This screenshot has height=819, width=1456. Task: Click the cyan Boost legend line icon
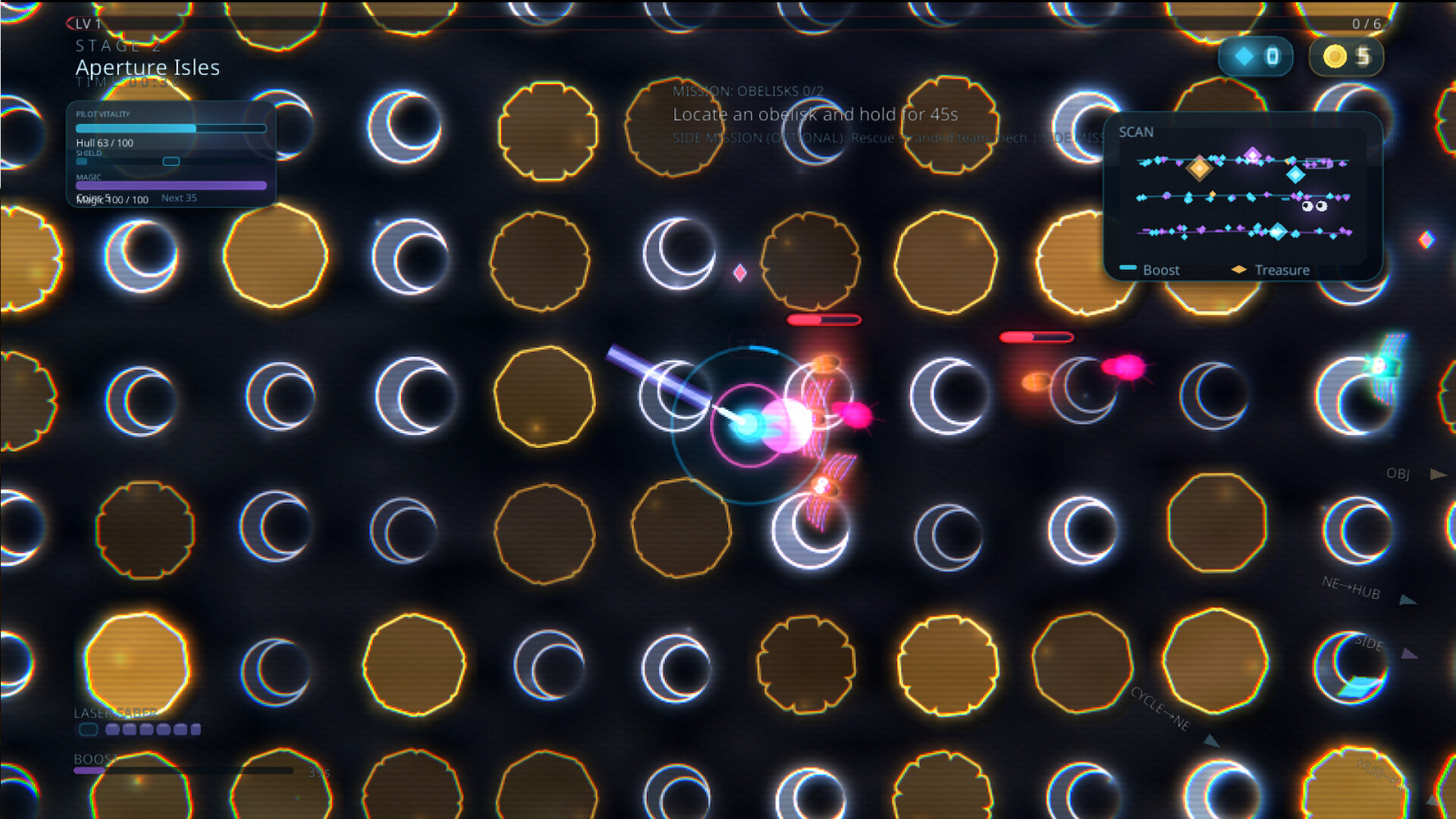1128,268
